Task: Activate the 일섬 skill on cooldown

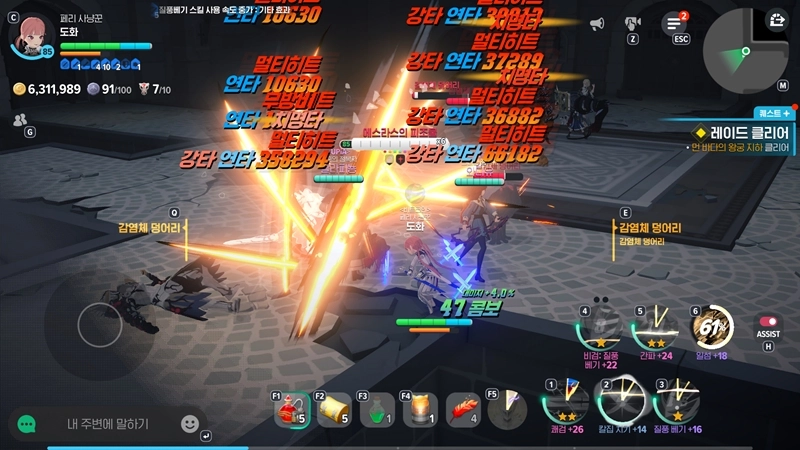Action: [711, 326]
